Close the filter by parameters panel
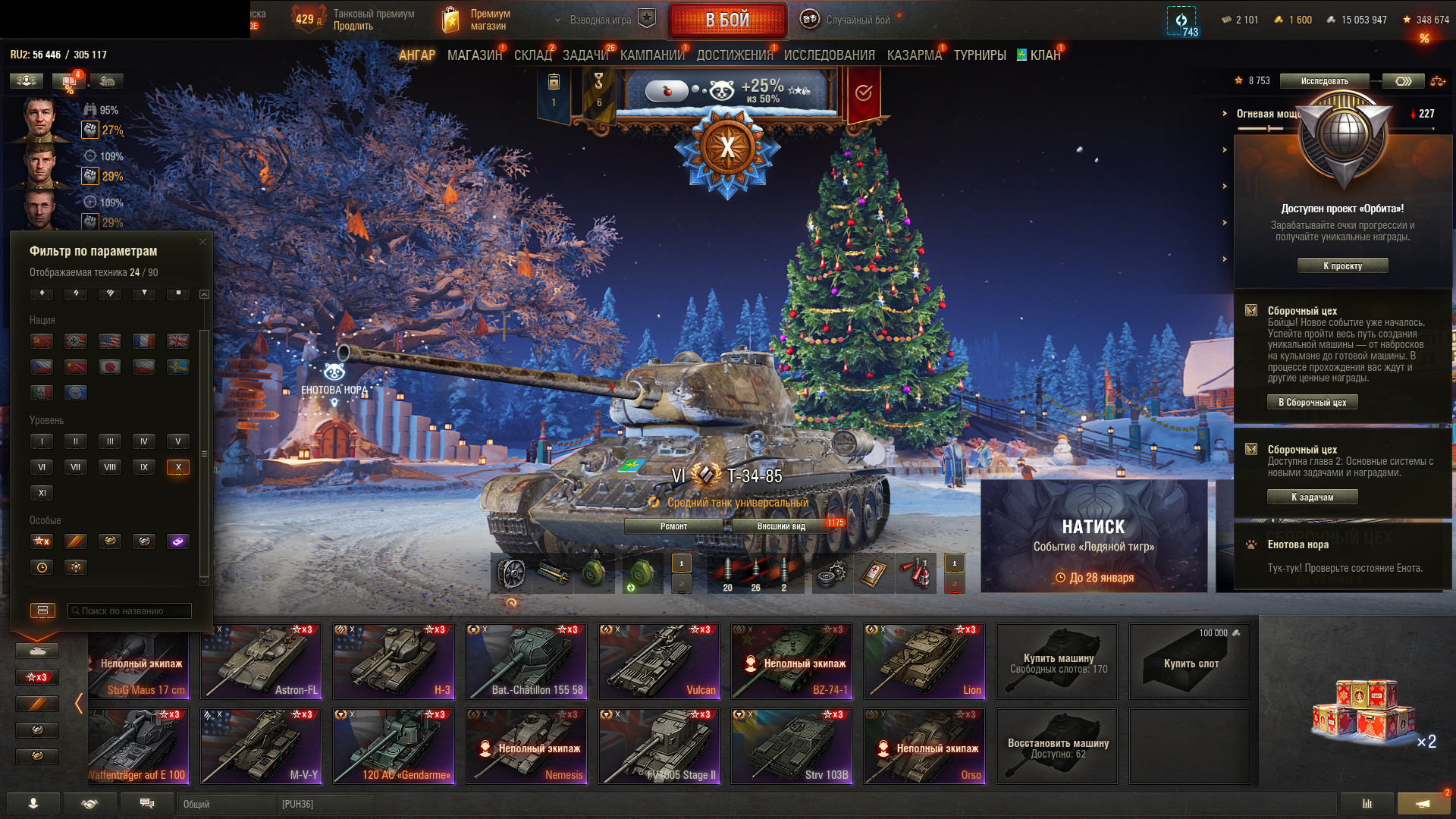The width and height of the screenshot is (1456, 819). [x=202, y=242]
